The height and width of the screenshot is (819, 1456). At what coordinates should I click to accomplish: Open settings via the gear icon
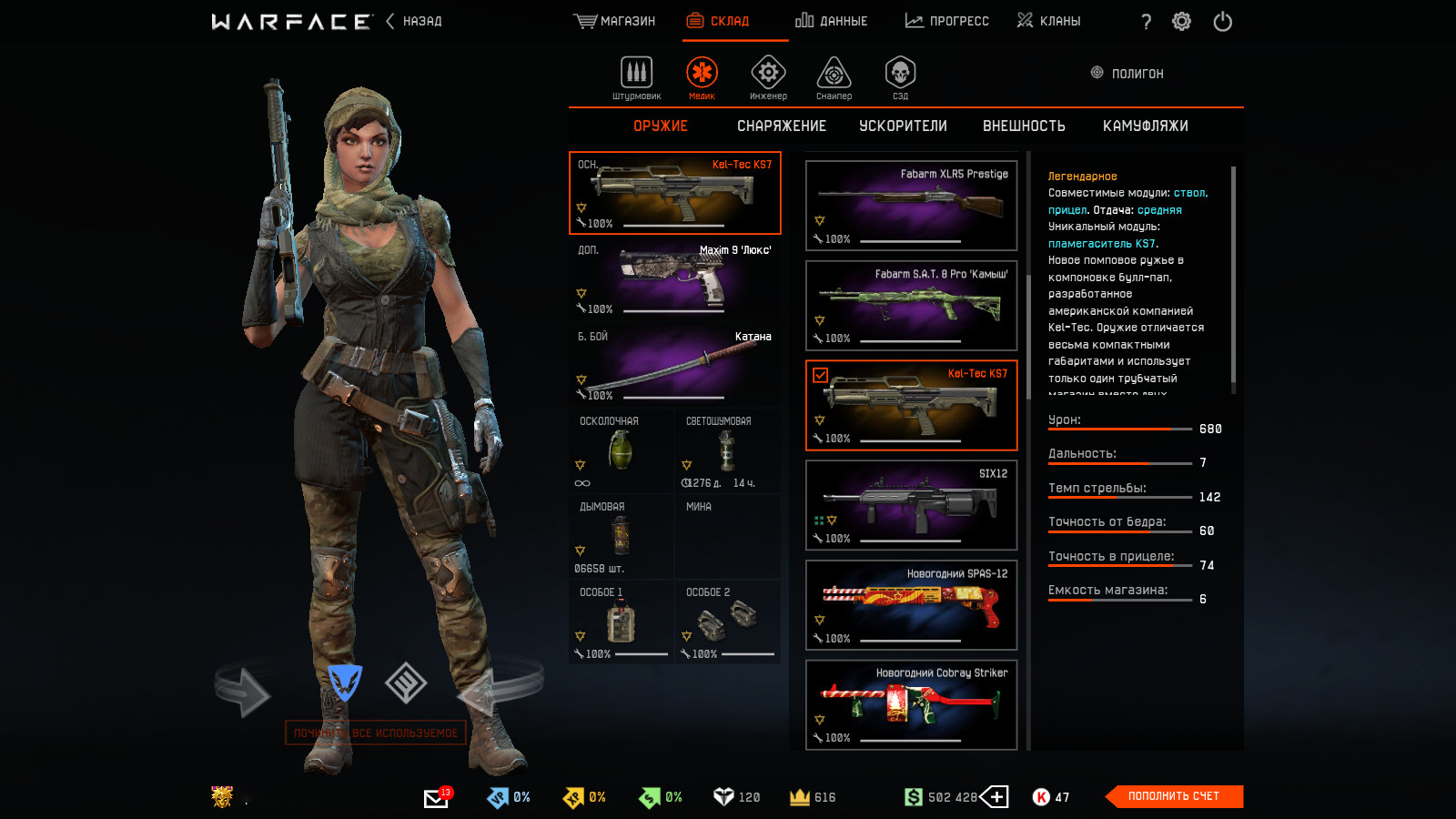pos(1181,22)
